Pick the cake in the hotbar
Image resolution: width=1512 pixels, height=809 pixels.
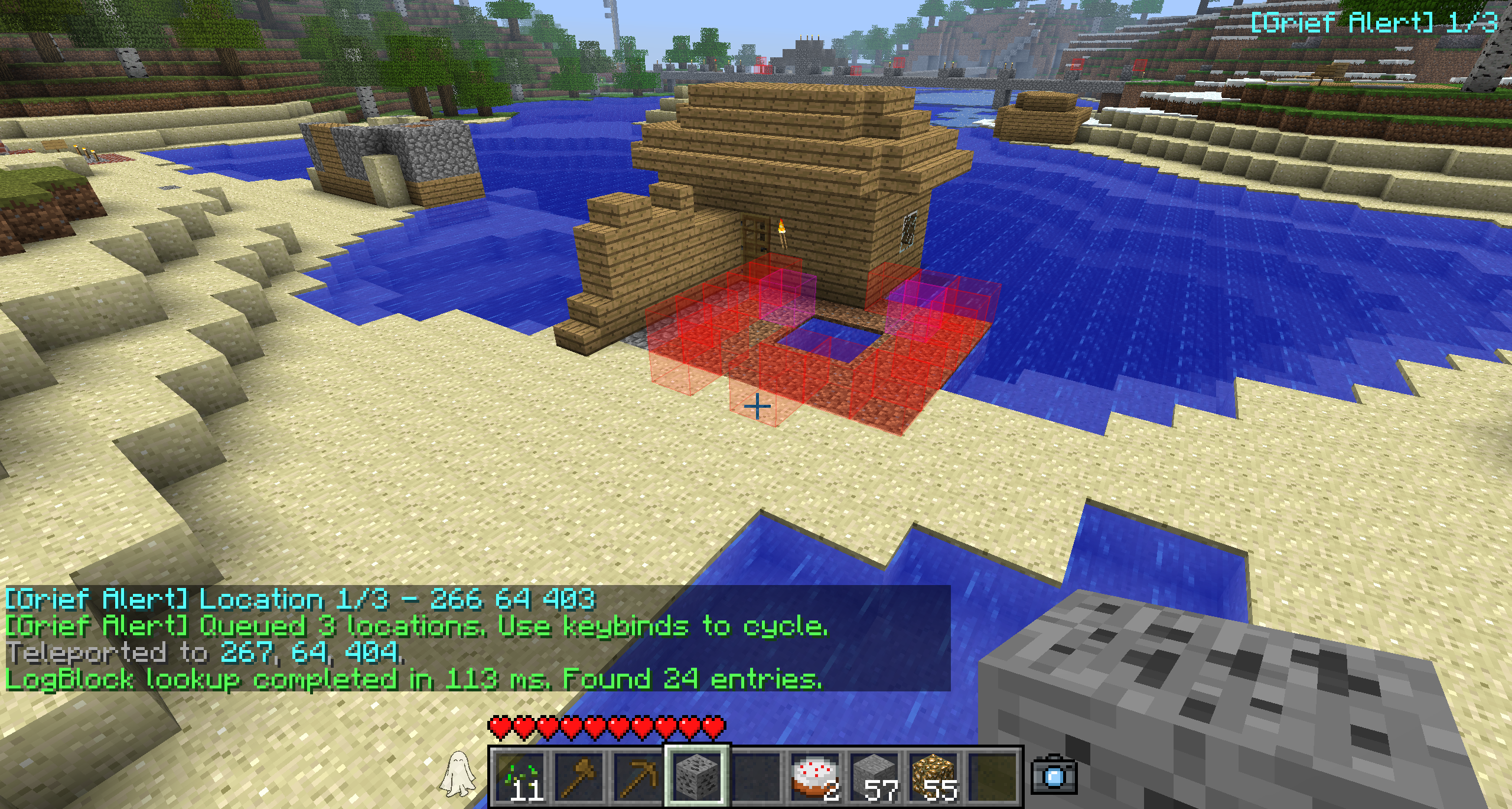[816, 776]
